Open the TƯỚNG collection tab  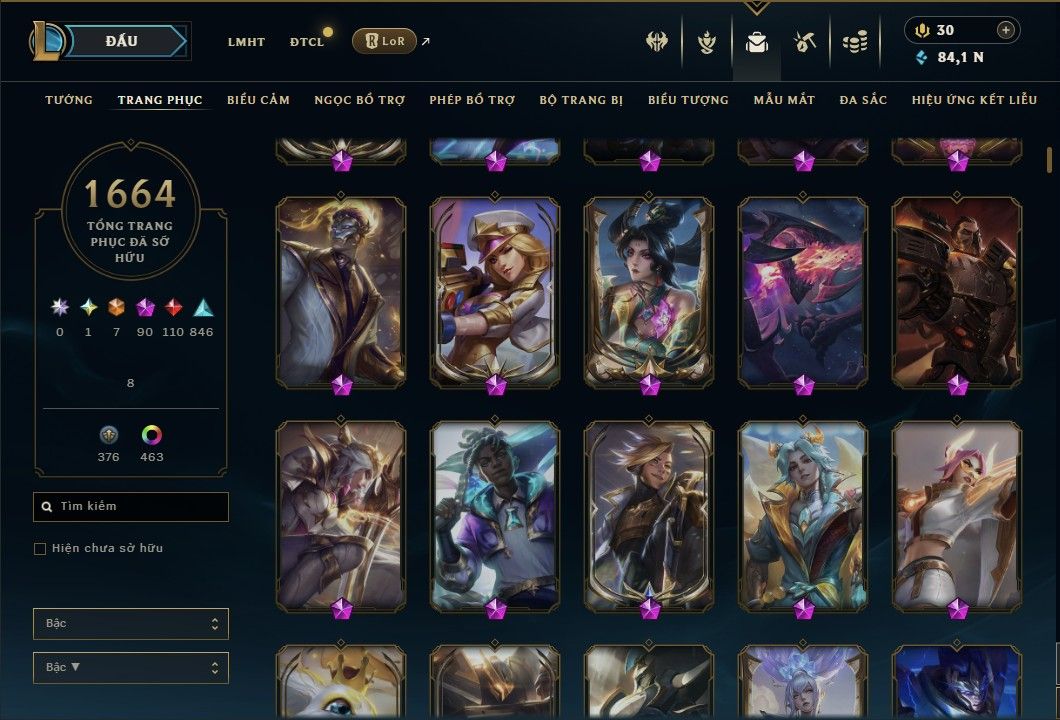point(69,100)
